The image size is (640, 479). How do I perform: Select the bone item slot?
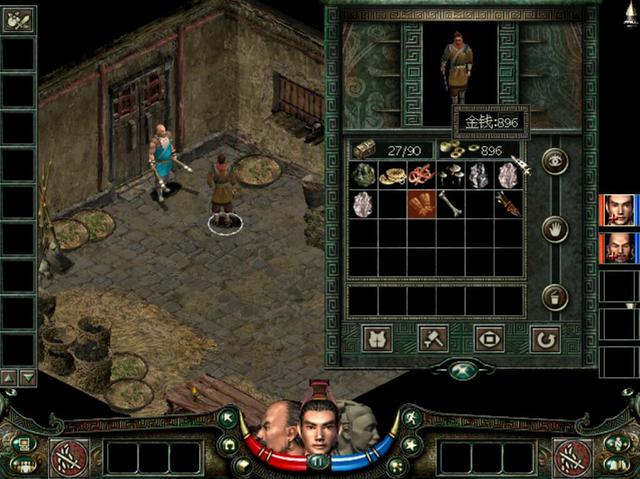pyautogui.click(x=450, y=204)
